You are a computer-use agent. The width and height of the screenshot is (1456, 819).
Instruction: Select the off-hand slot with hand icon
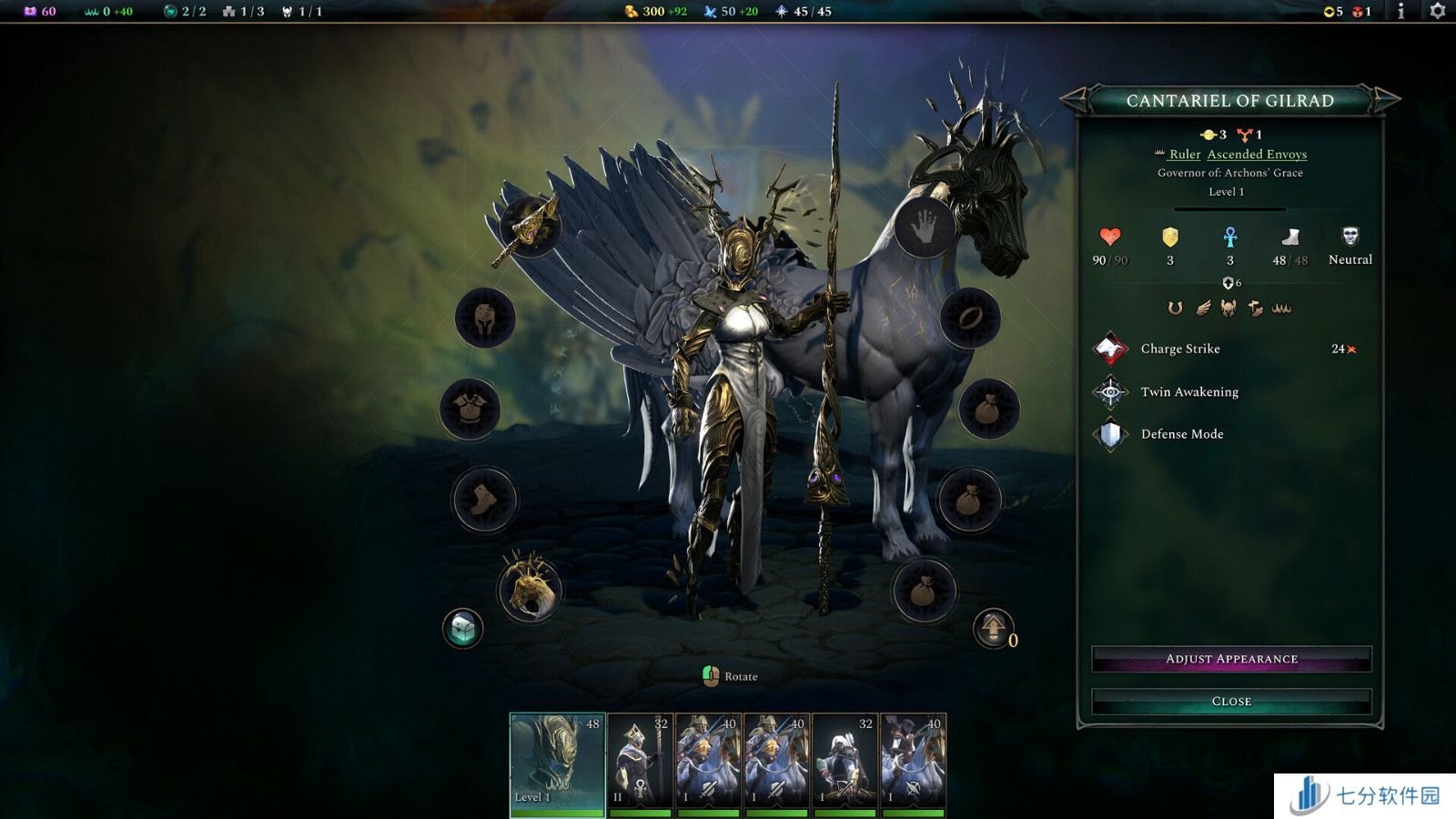925,227
